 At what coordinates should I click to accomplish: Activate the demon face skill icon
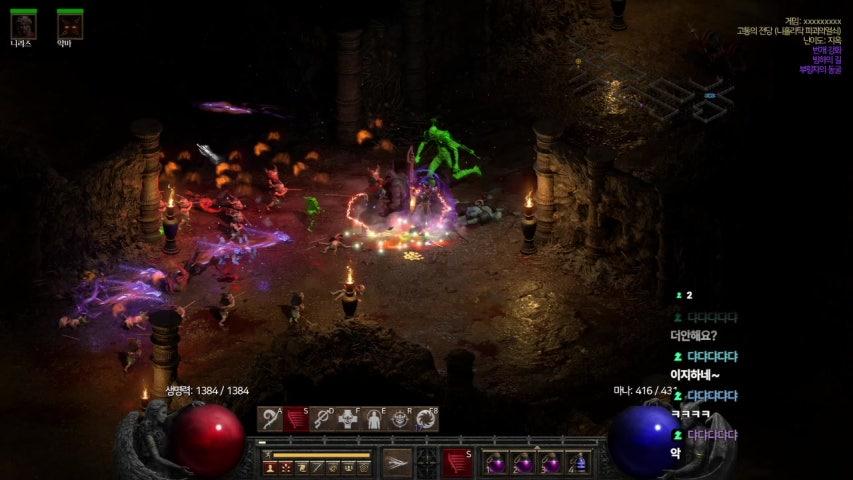point(400,419)
